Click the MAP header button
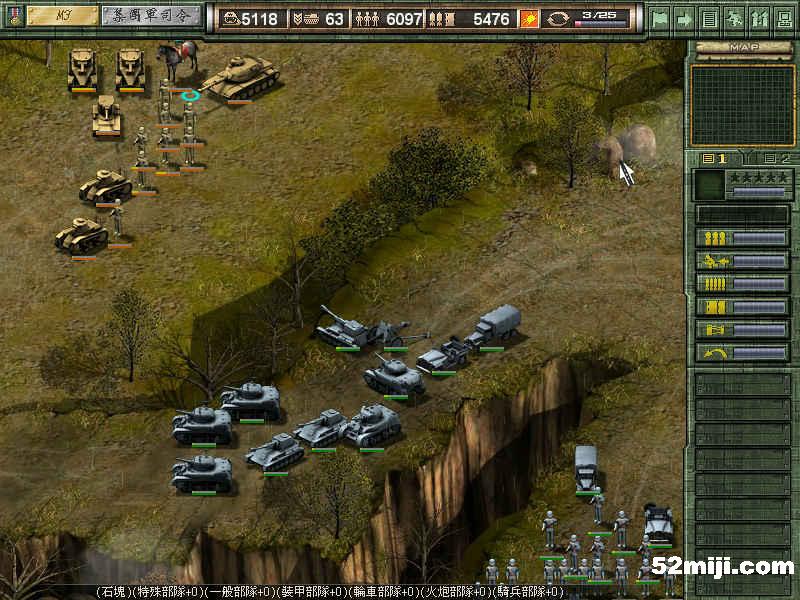The width and height of the screenshot is (800, 600). [741, 47]
